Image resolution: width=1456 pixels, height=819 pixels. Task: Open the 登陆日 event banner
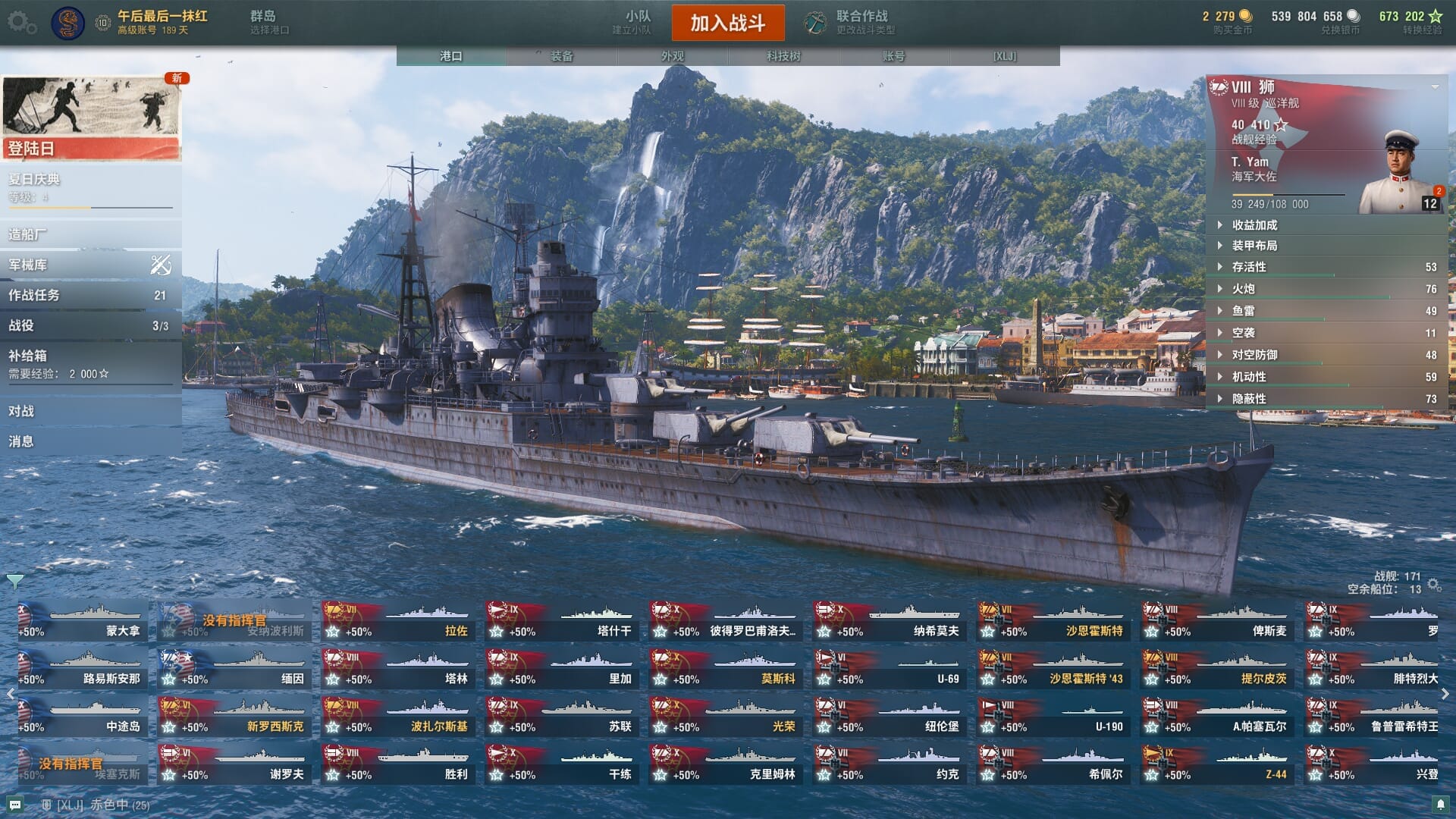click(91, 118)
